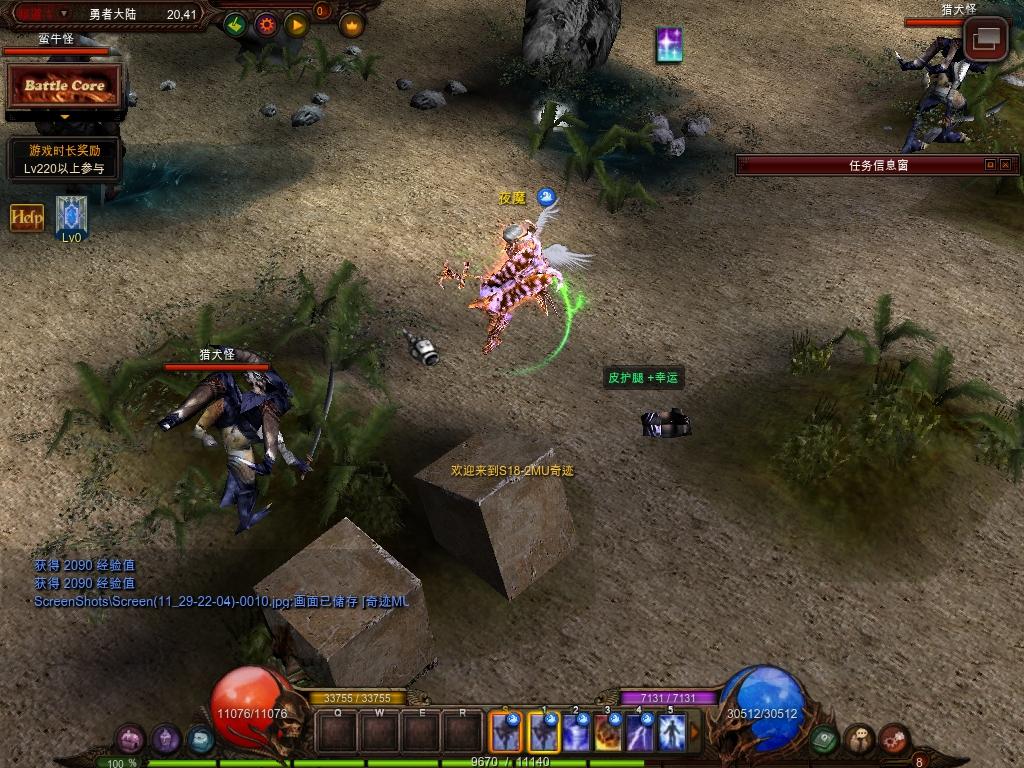Open the green book icon at bottom-right
Viewport: 1024px width, 768px height.
point(825,739)
